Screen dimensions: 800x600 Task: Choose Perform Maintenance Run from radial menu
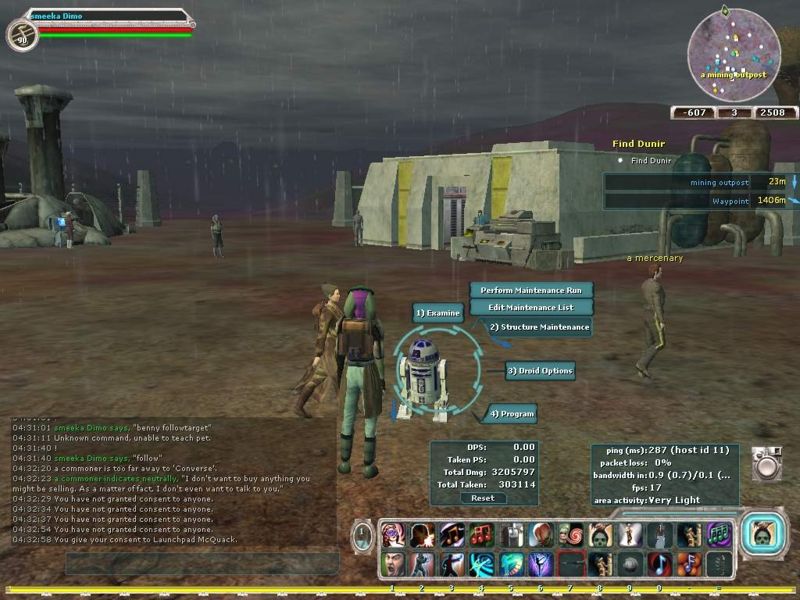tap(530, 290)
